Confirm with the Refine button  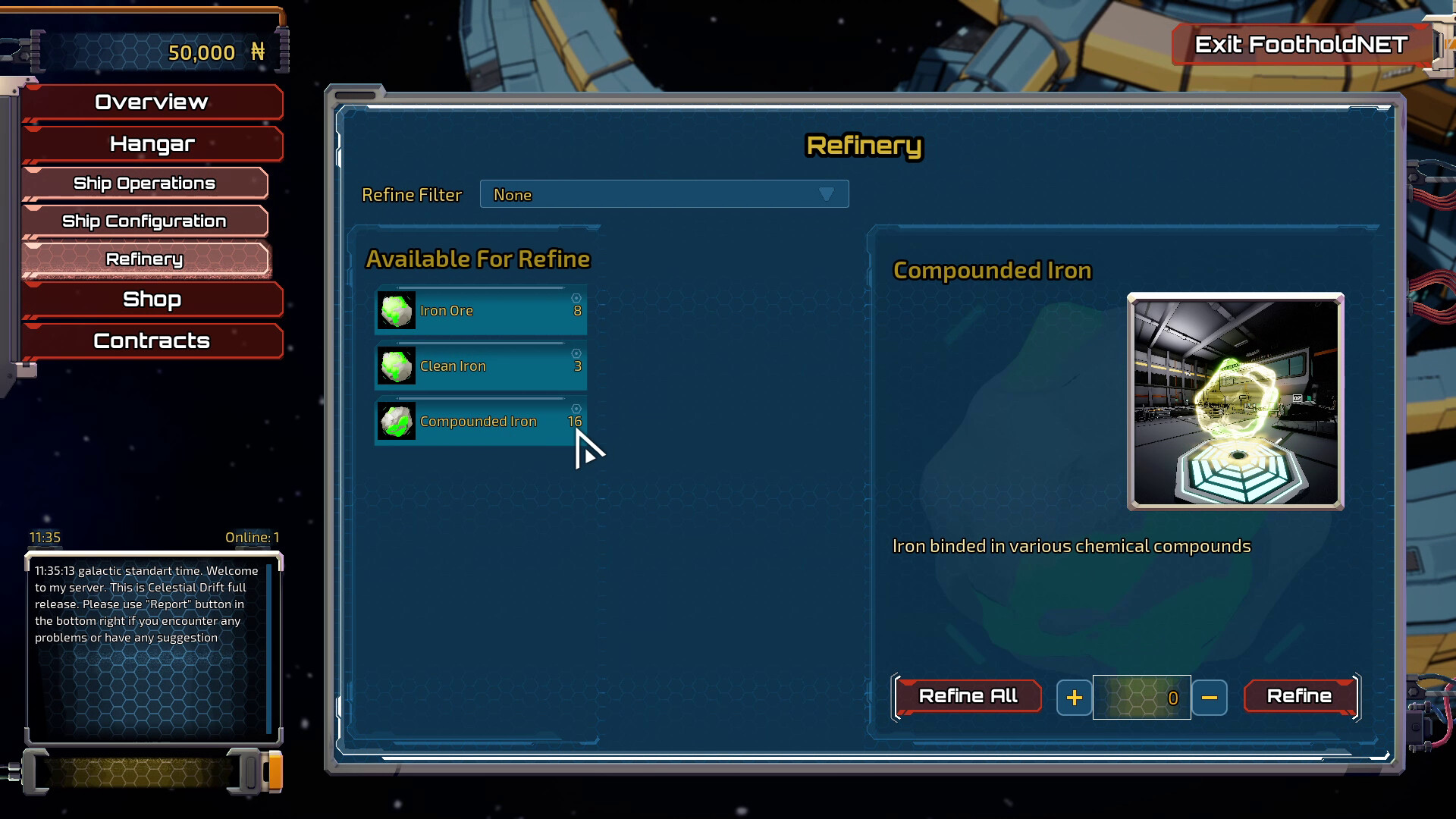1299,696
